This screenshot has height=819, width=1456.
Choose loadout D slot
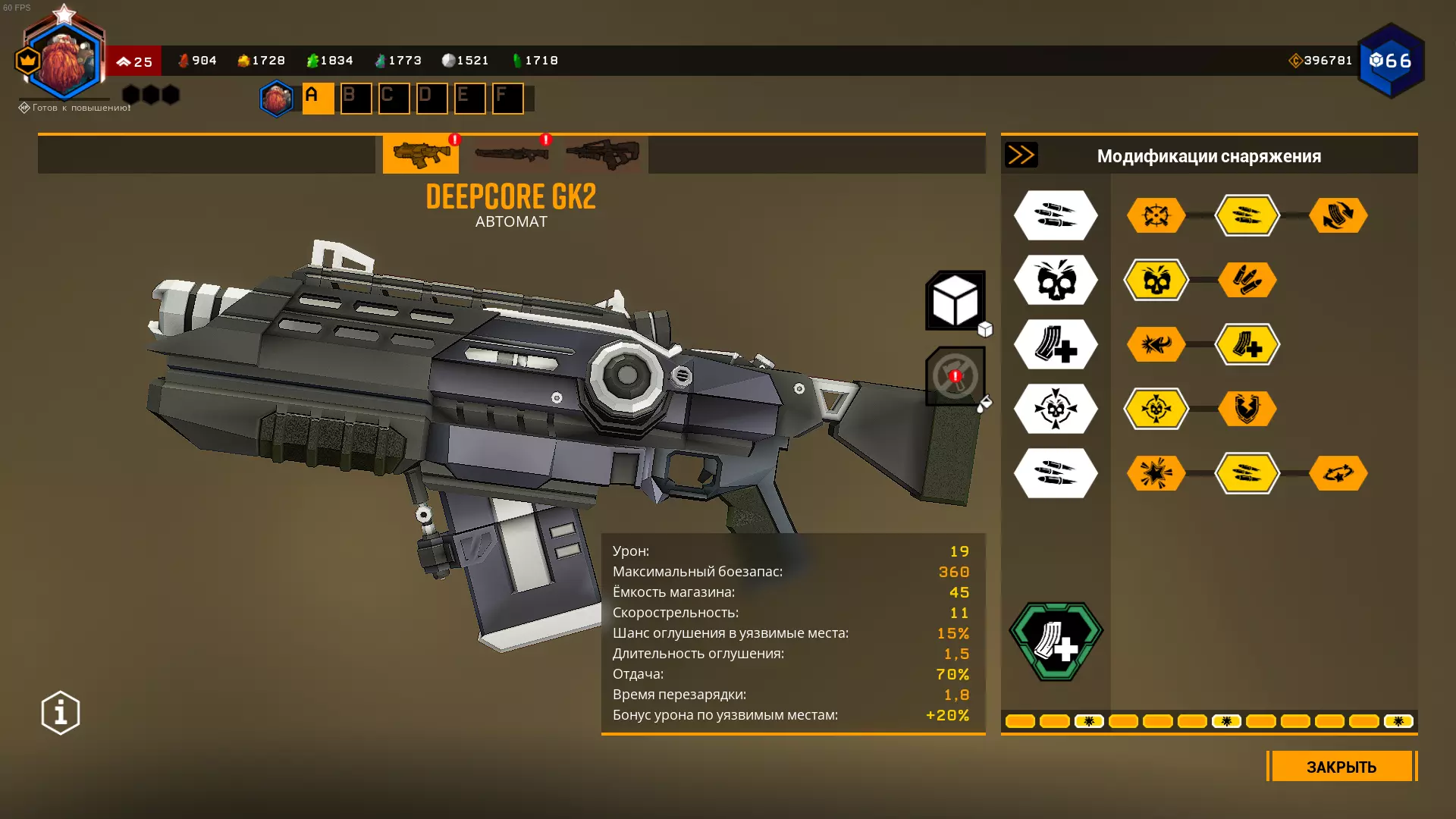coord(431,99)
